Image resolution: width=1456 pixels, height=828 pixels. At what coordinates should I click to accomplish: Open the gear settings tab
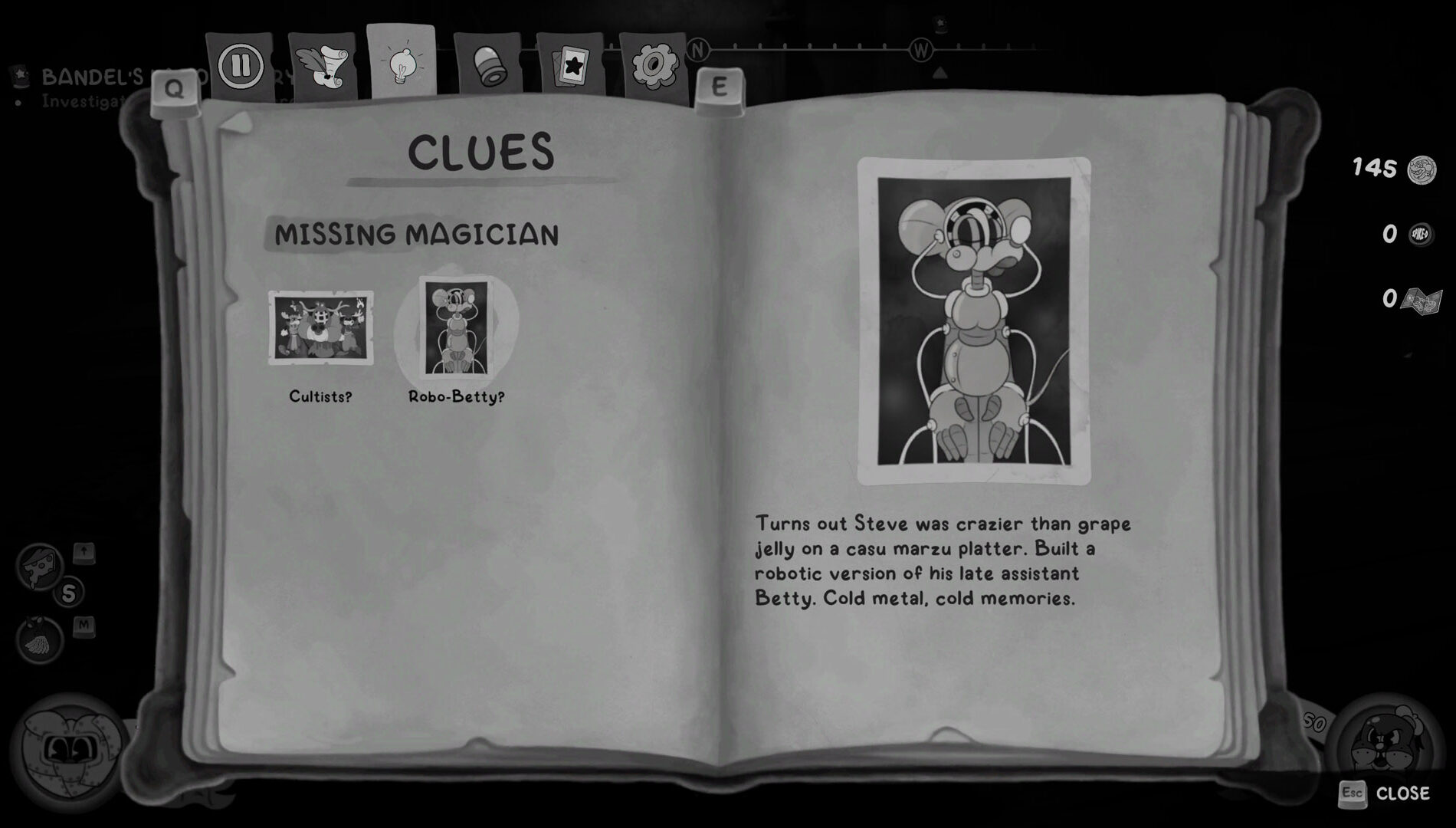652,67
